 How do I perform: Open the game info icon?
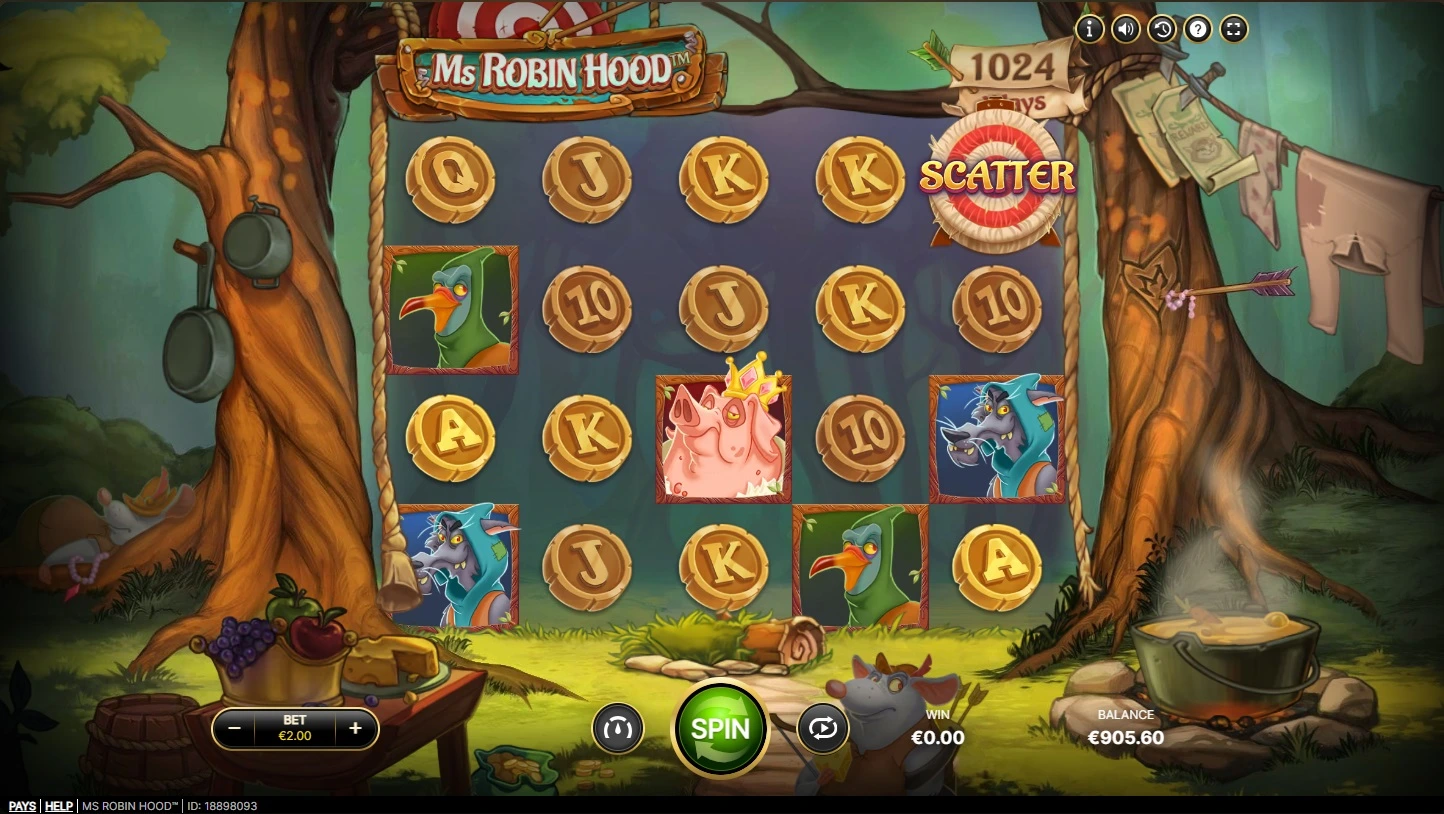(1089, 29)
